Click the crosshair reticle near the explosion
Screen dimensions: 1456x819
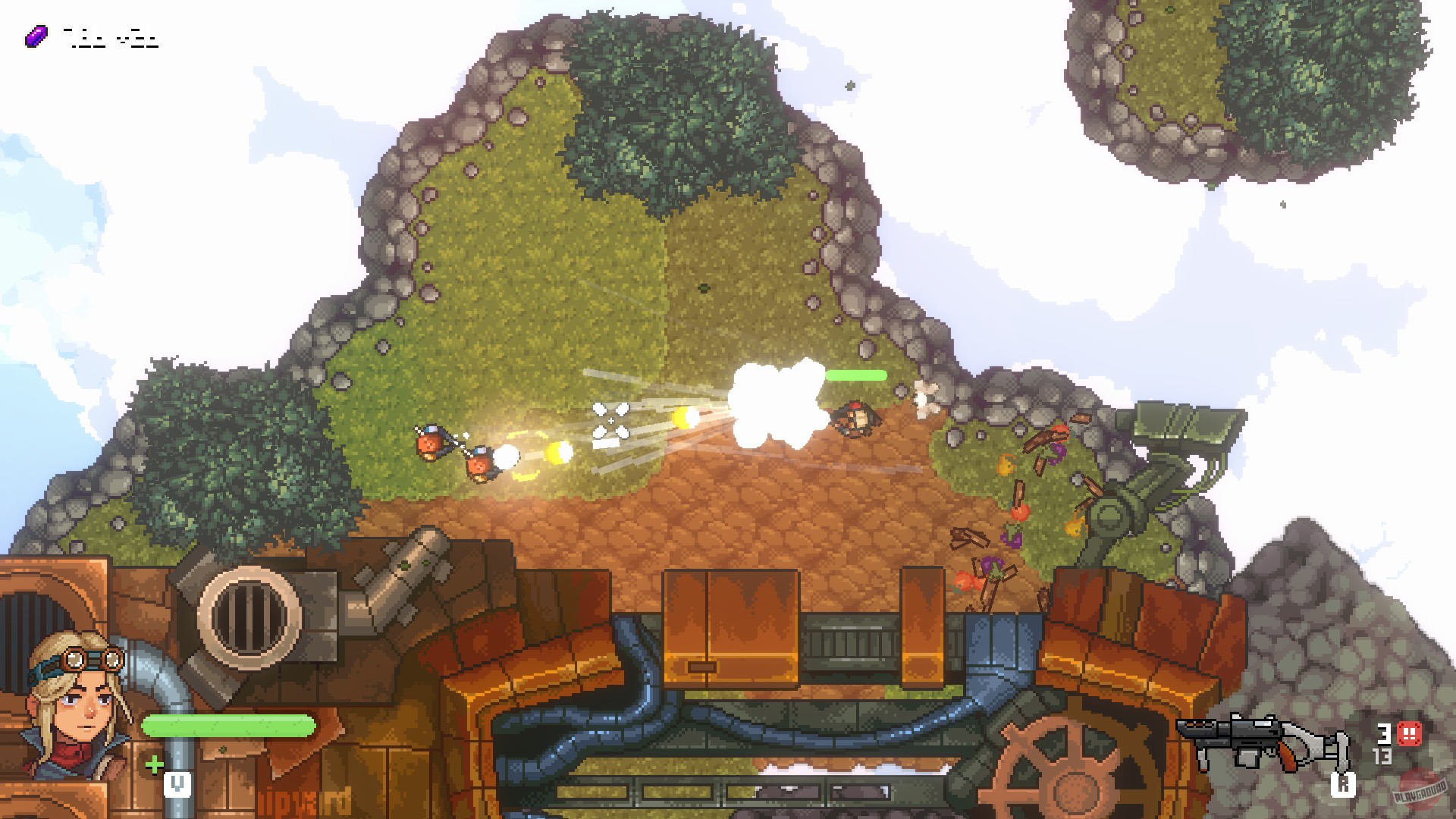click(611, 422)
